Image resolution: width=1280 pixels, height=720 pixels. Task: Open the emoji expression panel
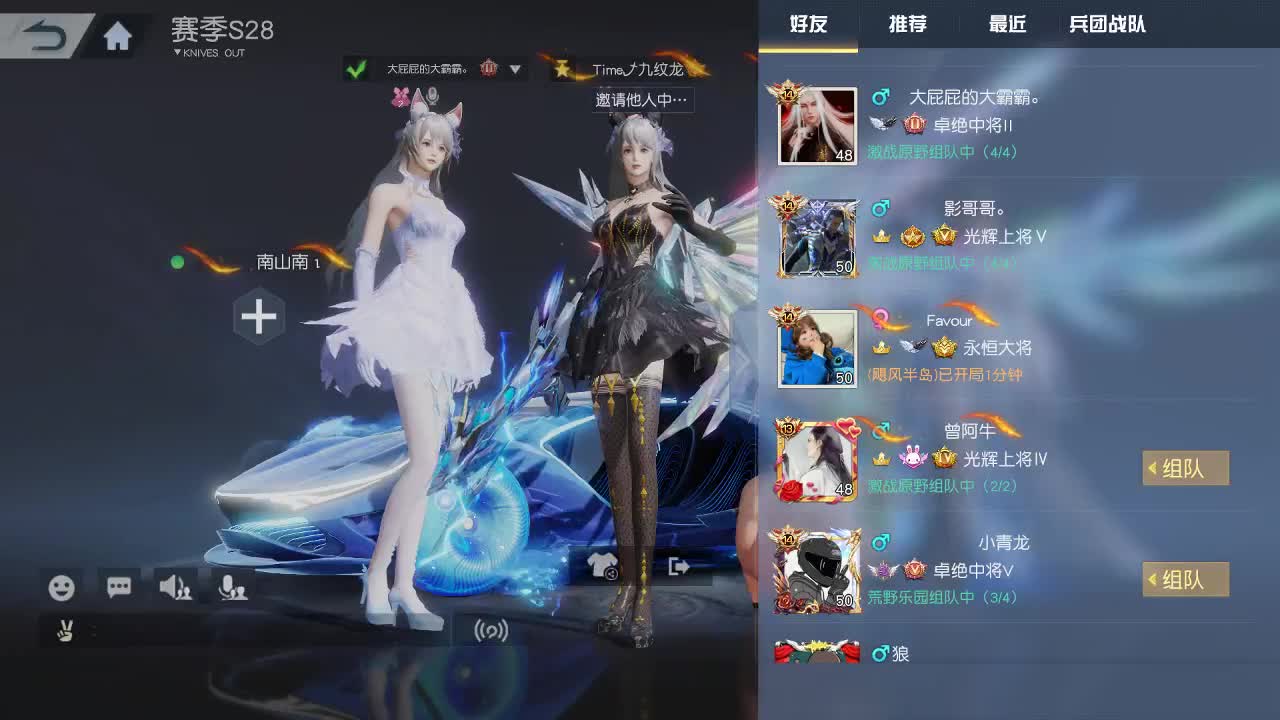(x=62, y=588)
